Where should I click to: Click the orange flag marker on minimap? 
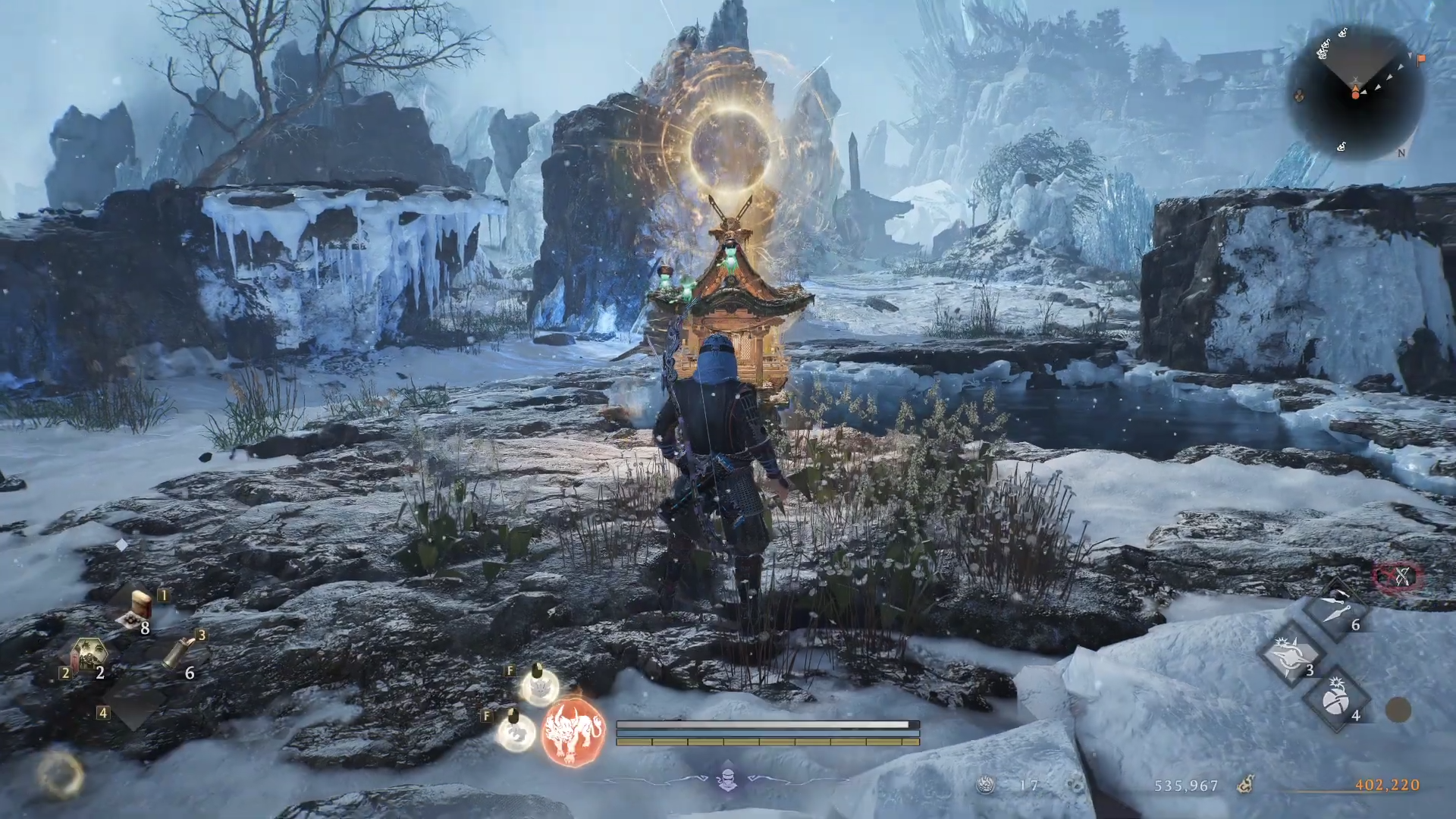(x=1420, y=59)
